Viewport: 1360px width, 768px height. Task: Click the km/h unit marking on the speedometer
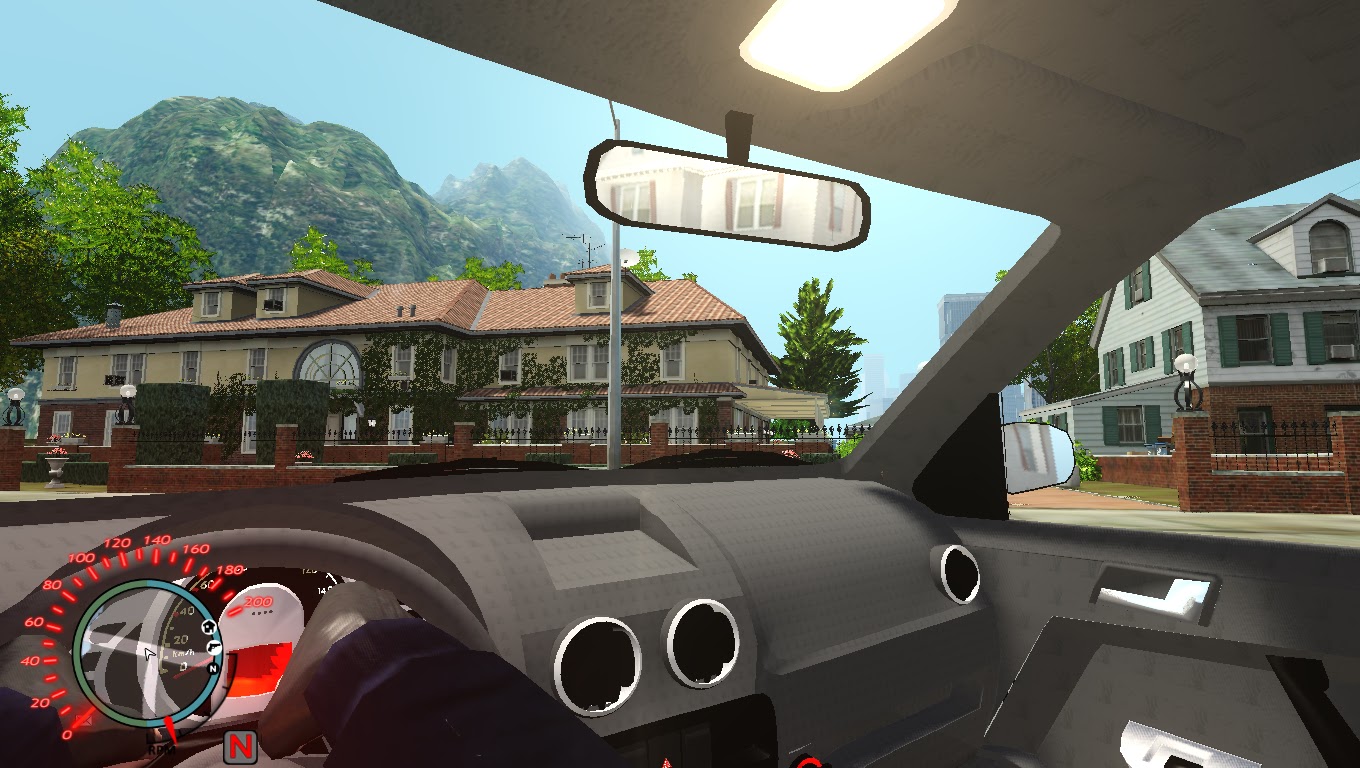coord(184,653)
